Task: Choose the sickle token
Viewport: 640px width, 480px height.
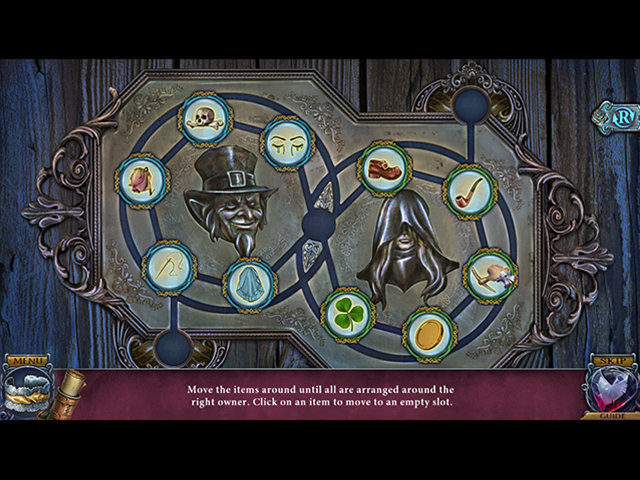Action: (x=168, y=267)
